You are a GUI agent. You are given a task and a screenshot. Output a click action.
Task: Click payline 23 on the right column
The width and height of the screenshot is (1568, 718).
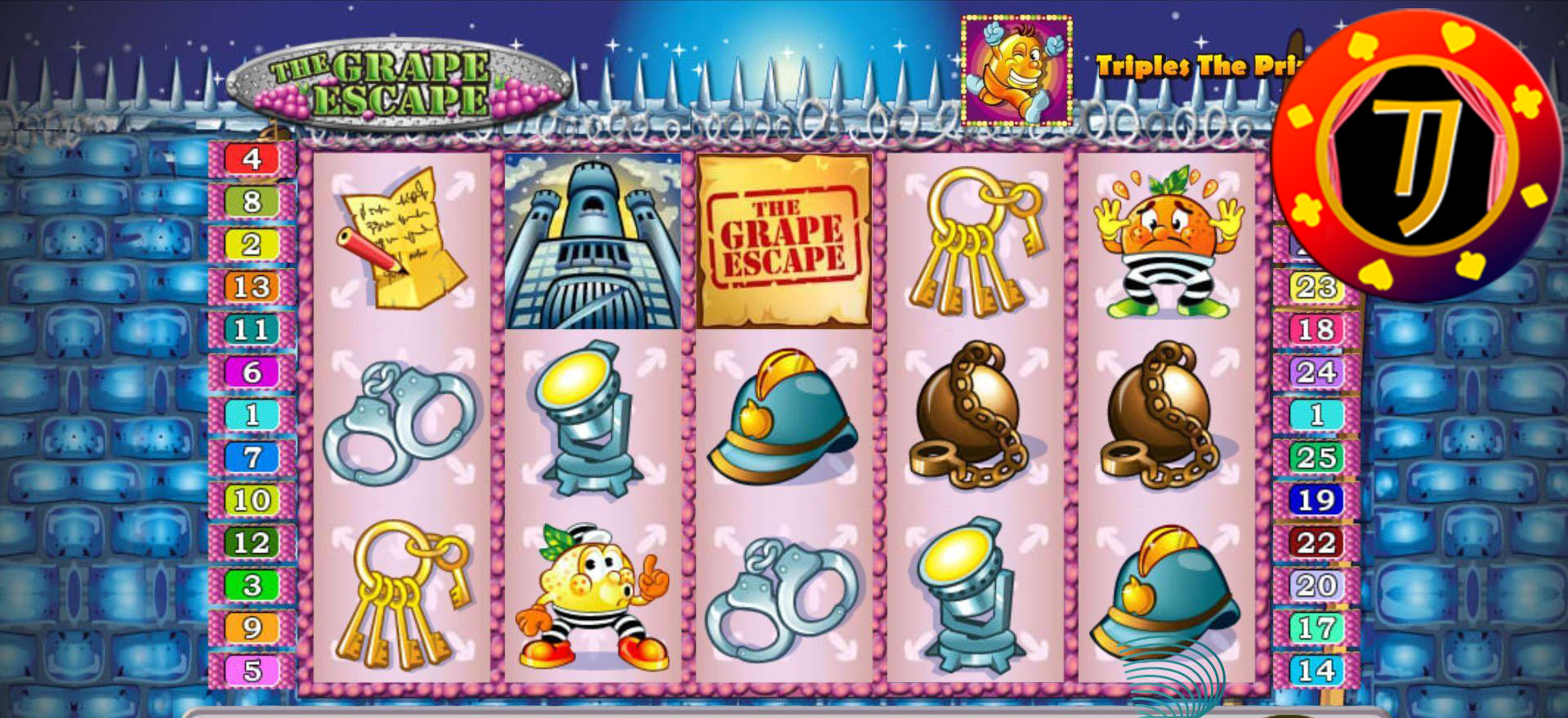tap(1316, 287)
